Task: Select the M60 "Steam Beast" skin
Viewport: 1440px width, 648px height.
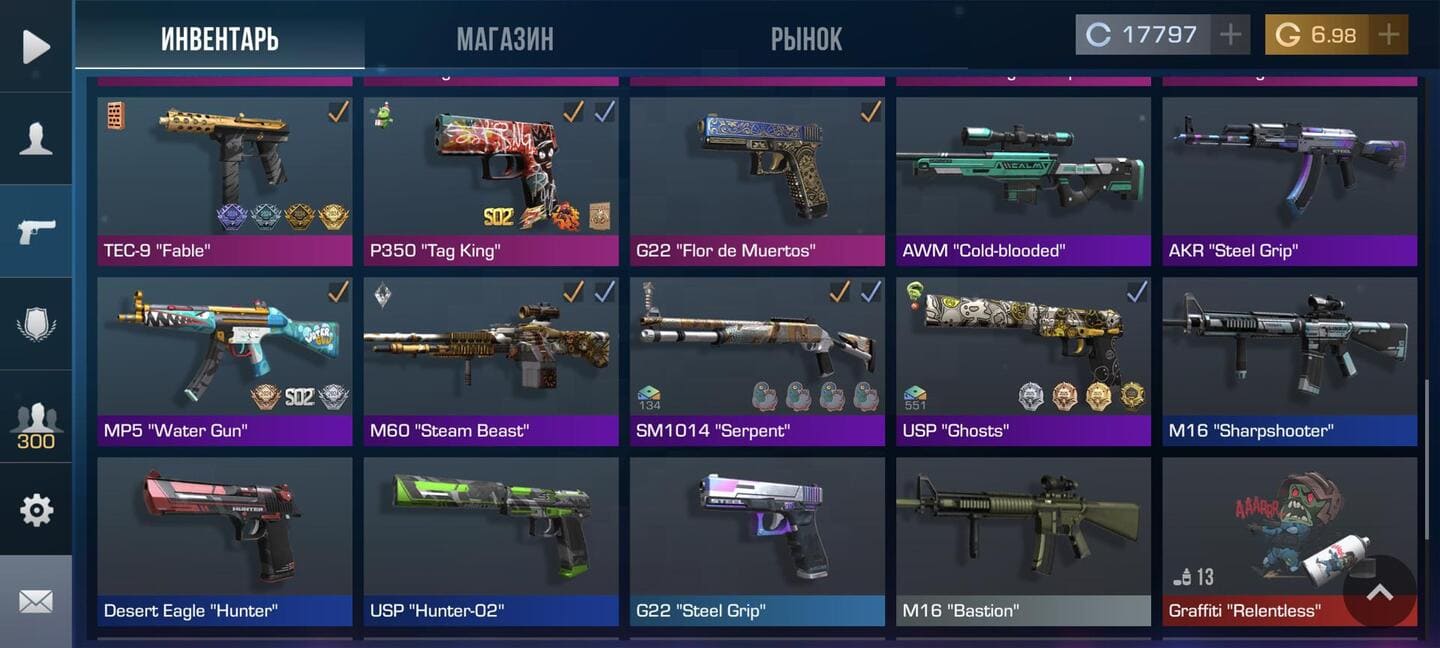Action: [491, 360]
